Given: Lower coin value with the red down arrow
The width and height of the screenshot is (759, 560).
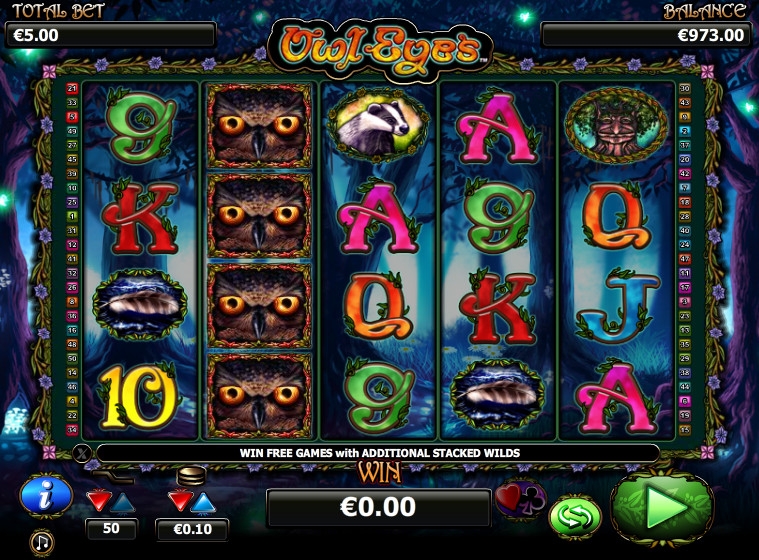Looking at the screenshot, I should pyautogui.click(x=180, y=499).
